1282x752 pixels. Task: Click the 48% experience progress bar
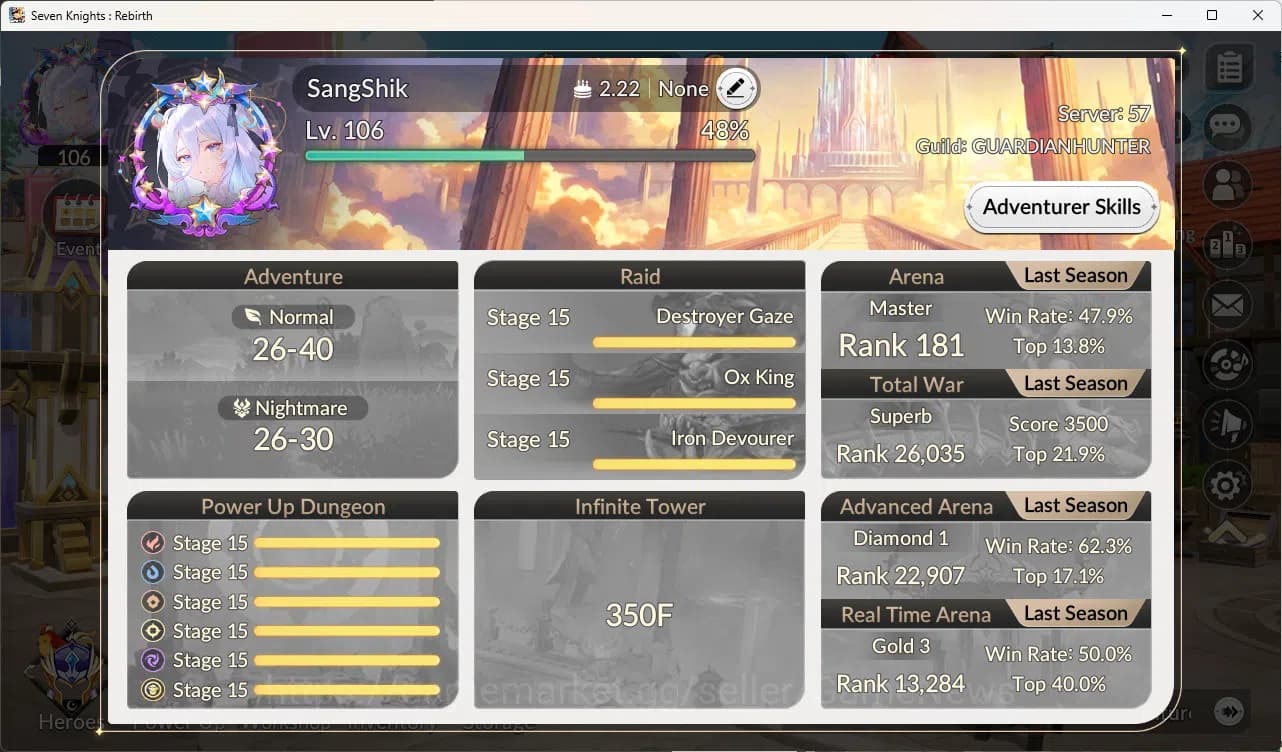[529, 156]
